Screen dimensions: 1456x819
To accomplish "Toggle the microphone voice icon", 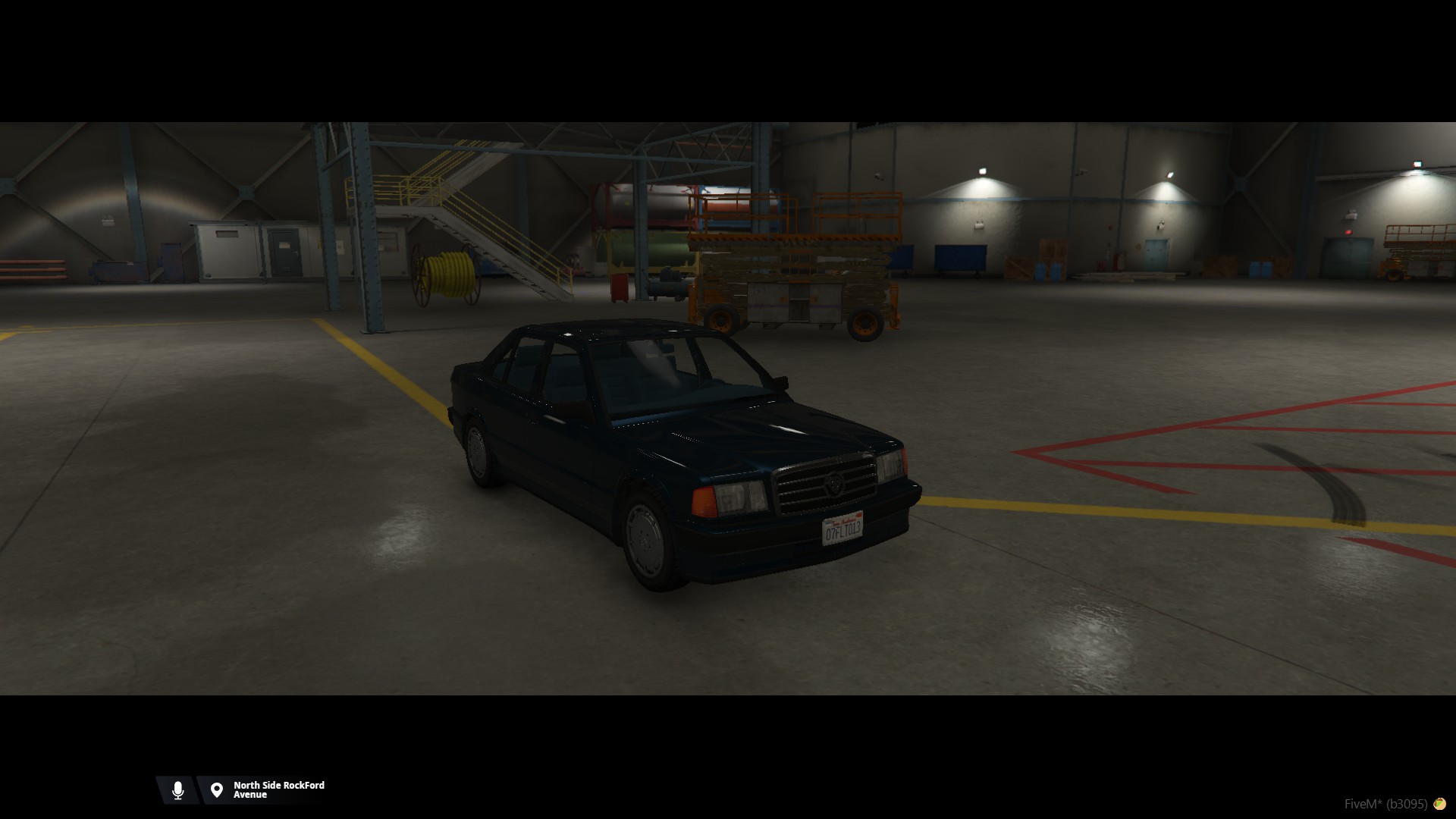I will (178, 790).
